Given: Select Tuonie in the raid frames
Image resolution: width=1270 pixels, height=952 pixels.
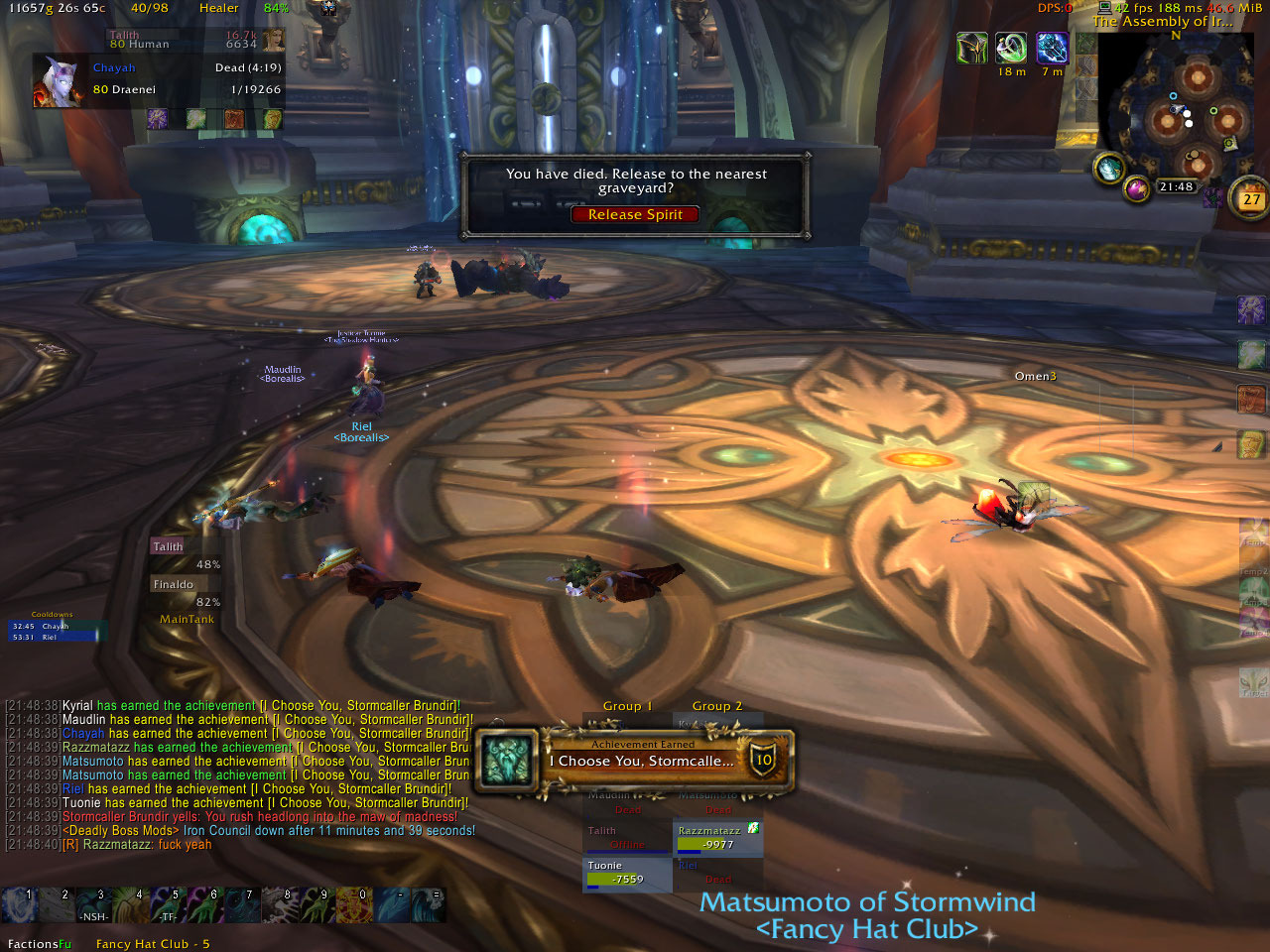Looking at the screenshot, I should 628,873.
